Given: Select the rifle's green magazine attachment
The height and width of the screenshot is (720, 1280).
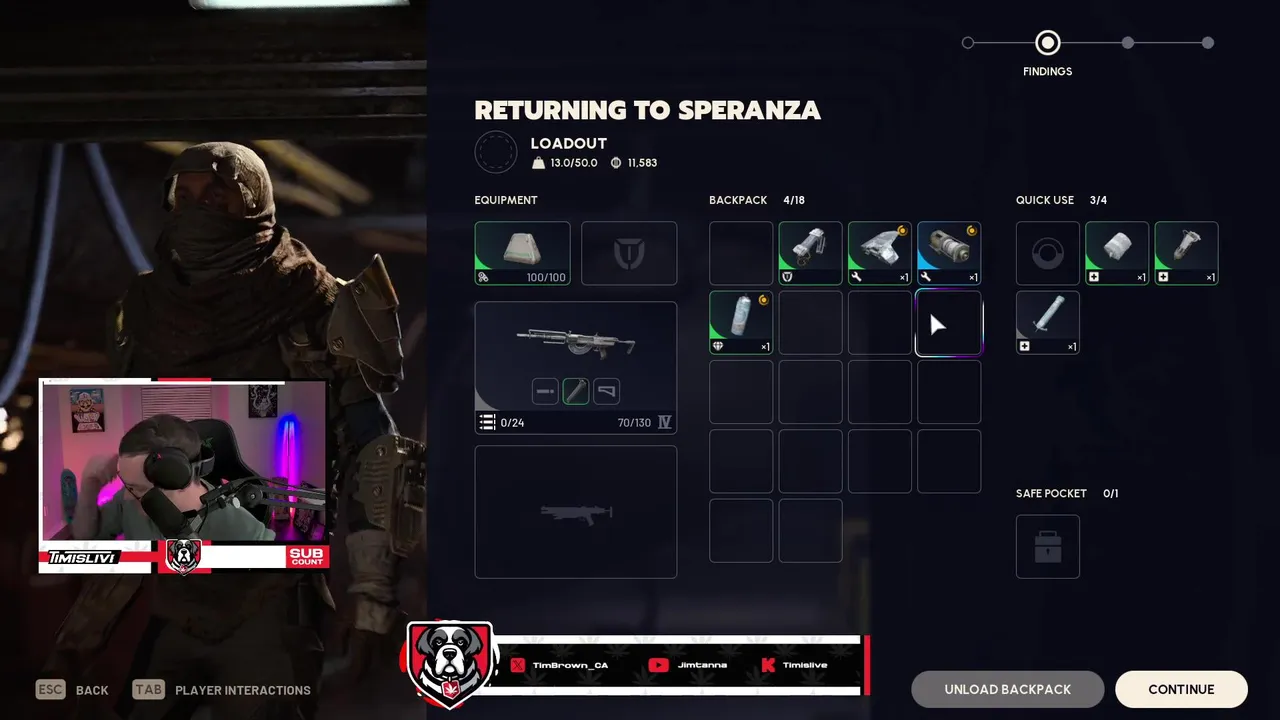Looking at the screenshot, I should coord(576,391).
